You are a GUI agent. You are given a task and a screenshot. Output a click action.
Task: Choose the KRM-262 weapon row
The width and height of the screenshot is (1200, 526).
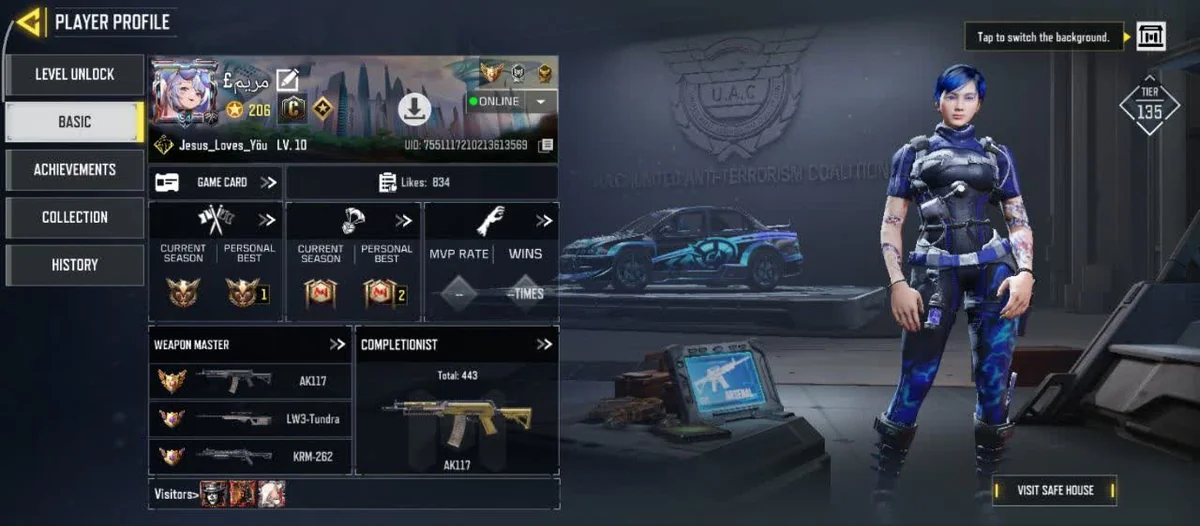click(x=250, y=456)
